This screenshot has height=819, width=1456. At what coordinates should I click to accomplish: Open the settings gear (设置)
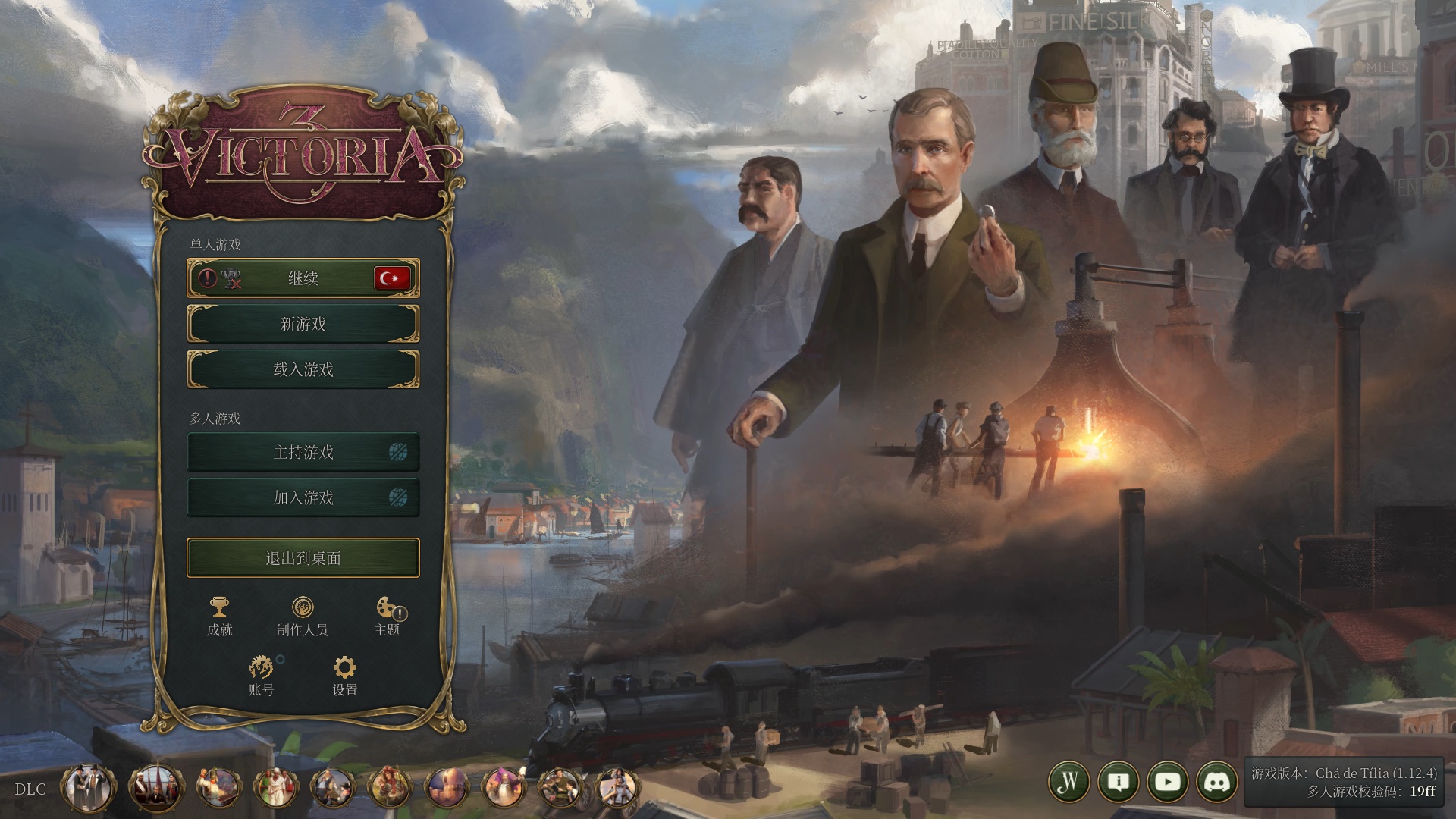[344, 675]
